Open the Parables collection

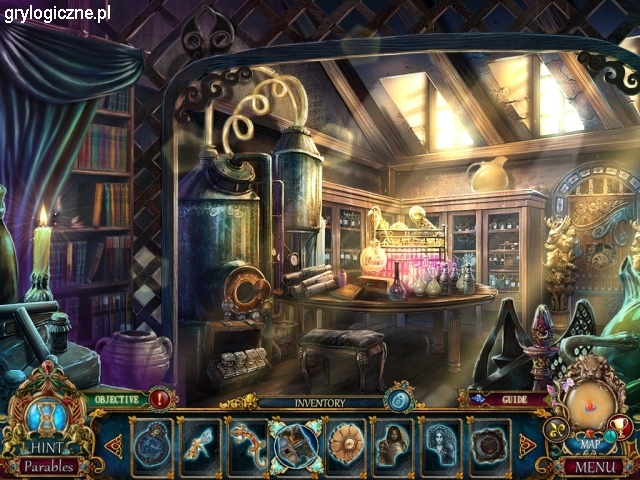[47, 466]
